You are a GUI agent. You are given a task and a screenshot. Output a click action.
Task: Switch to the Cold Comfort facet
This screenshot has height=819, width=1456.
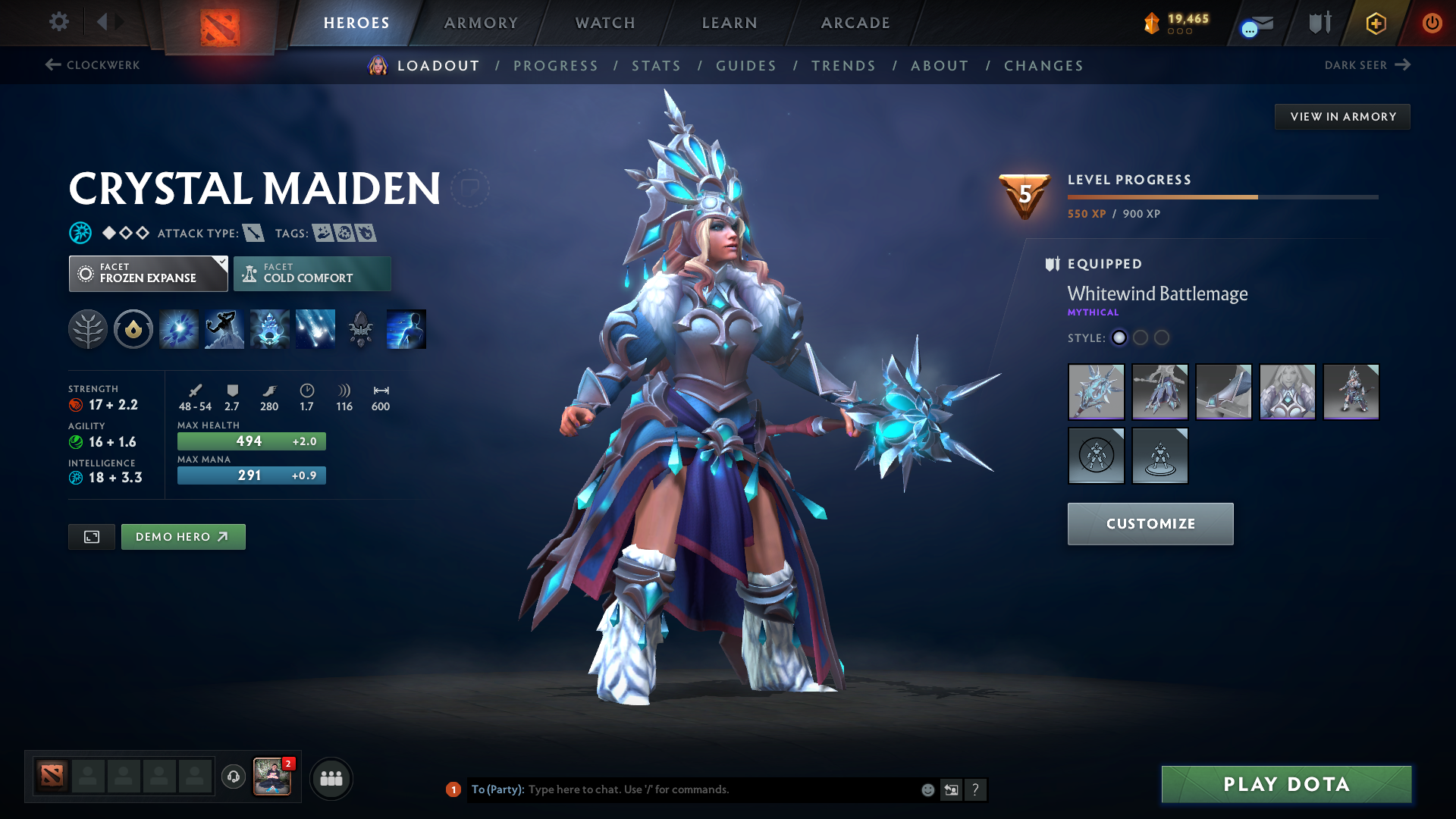[x=312, y=273]
